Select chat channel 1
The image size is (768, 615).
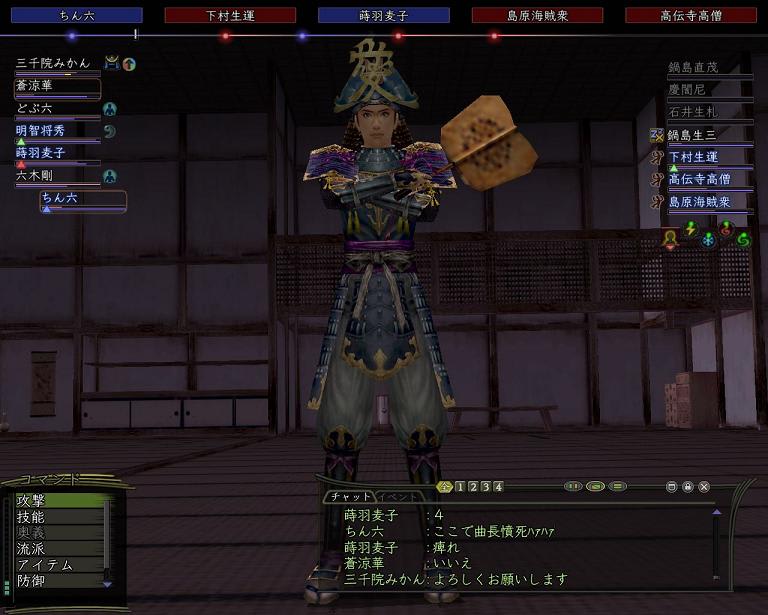pos(460,487)
